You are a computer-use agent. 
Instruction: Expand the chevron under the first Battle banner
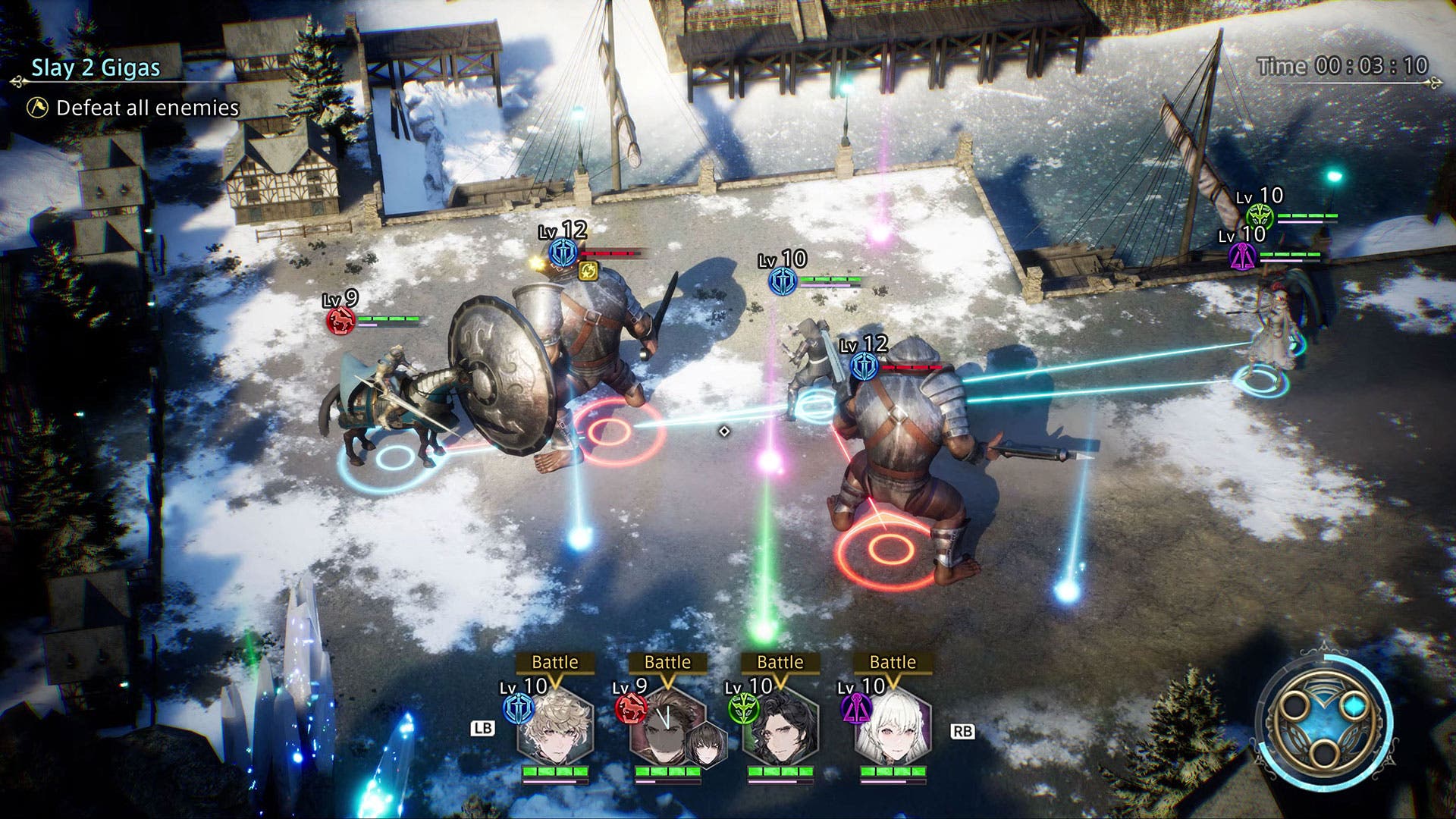(x=554, y=681)
